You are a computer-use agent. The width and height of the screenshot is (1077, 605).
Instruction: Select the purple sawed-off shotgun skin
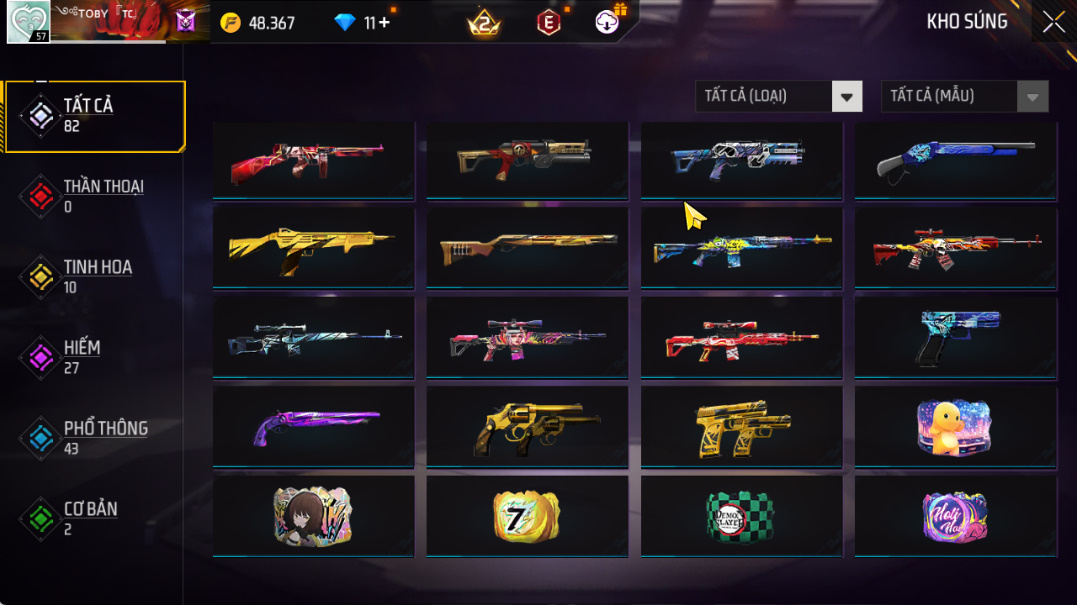313,427
